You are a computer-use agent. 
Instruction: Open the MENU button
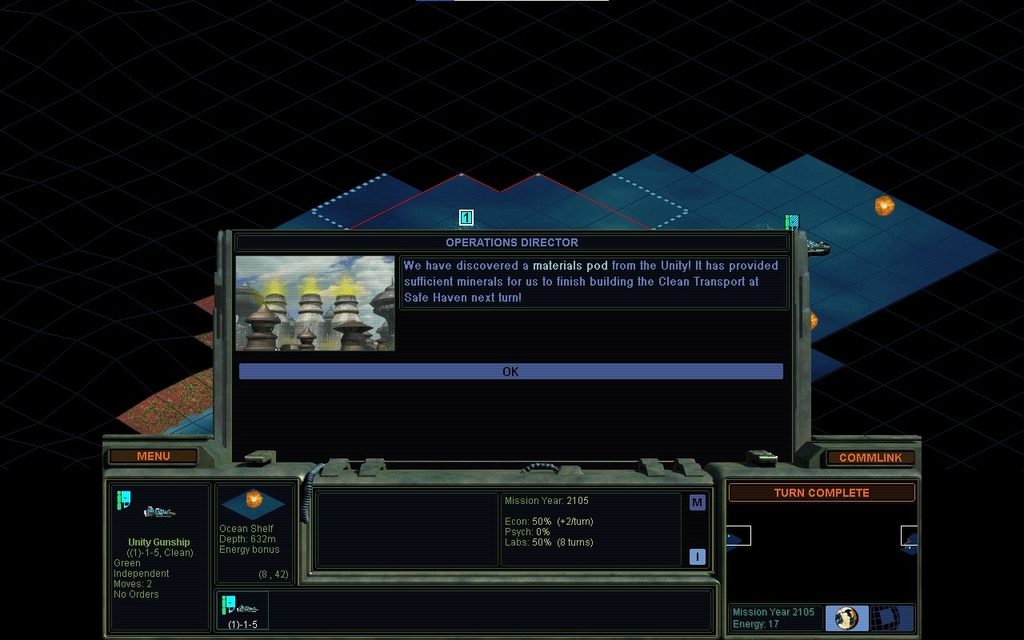(153, 456)
